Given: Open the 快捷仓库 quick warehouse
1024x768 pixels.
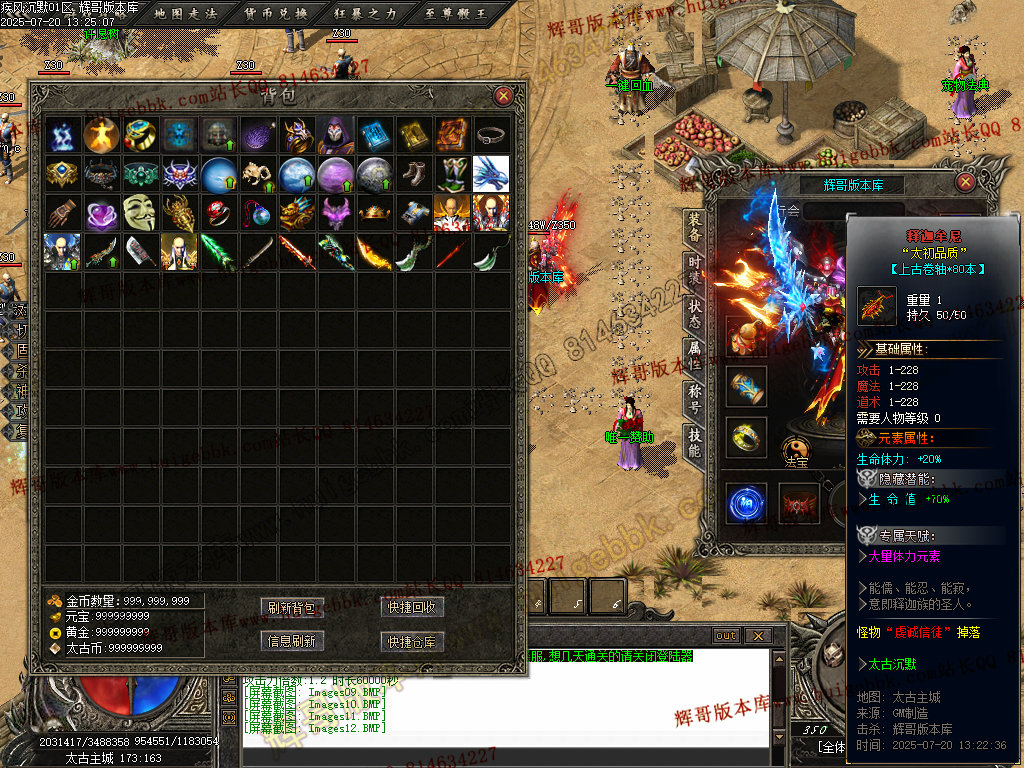Looking at the screenshot, I should [412, 641].
